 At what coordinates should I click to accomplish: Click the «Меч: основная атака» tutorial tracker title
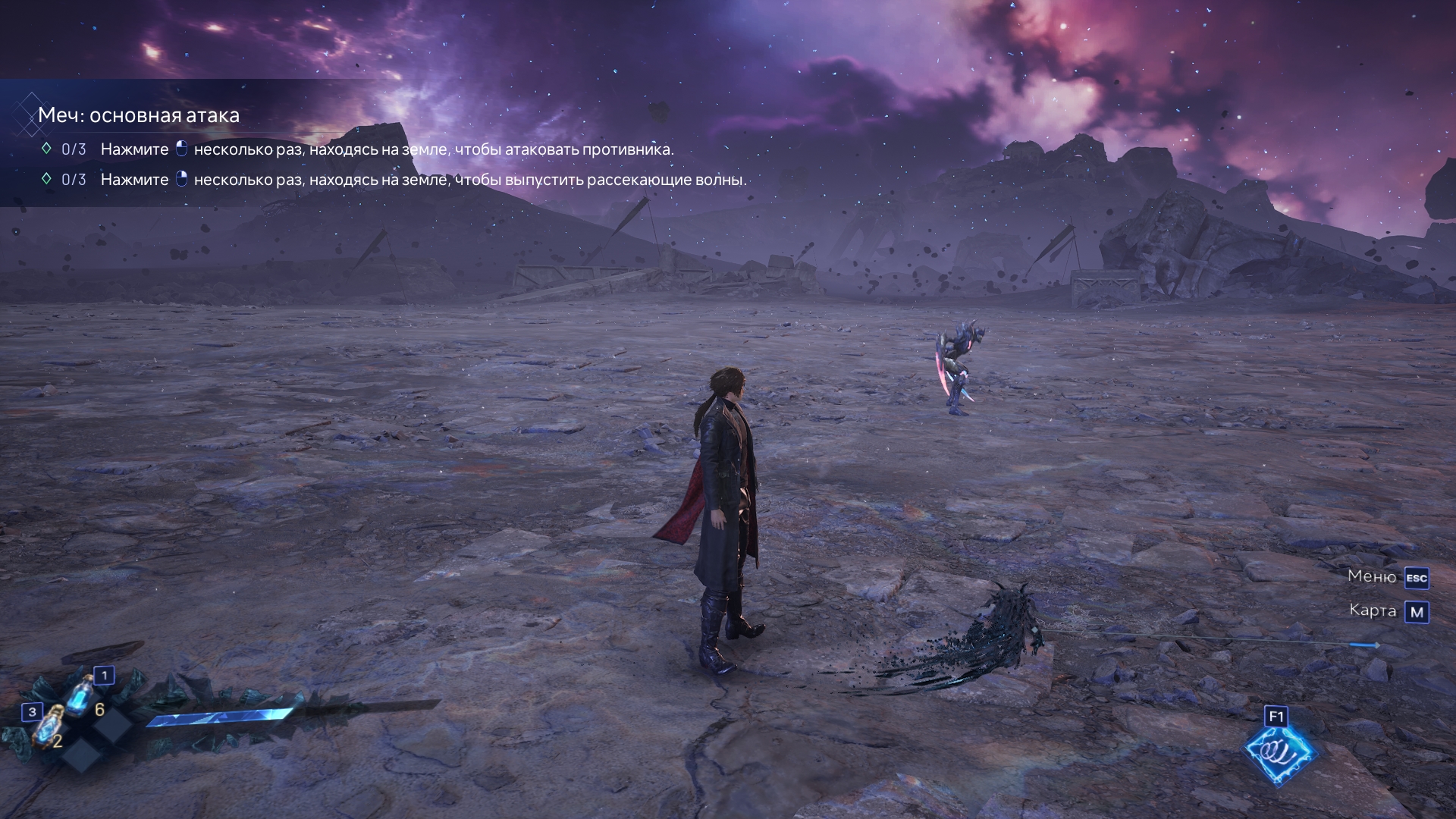[139, 115]
